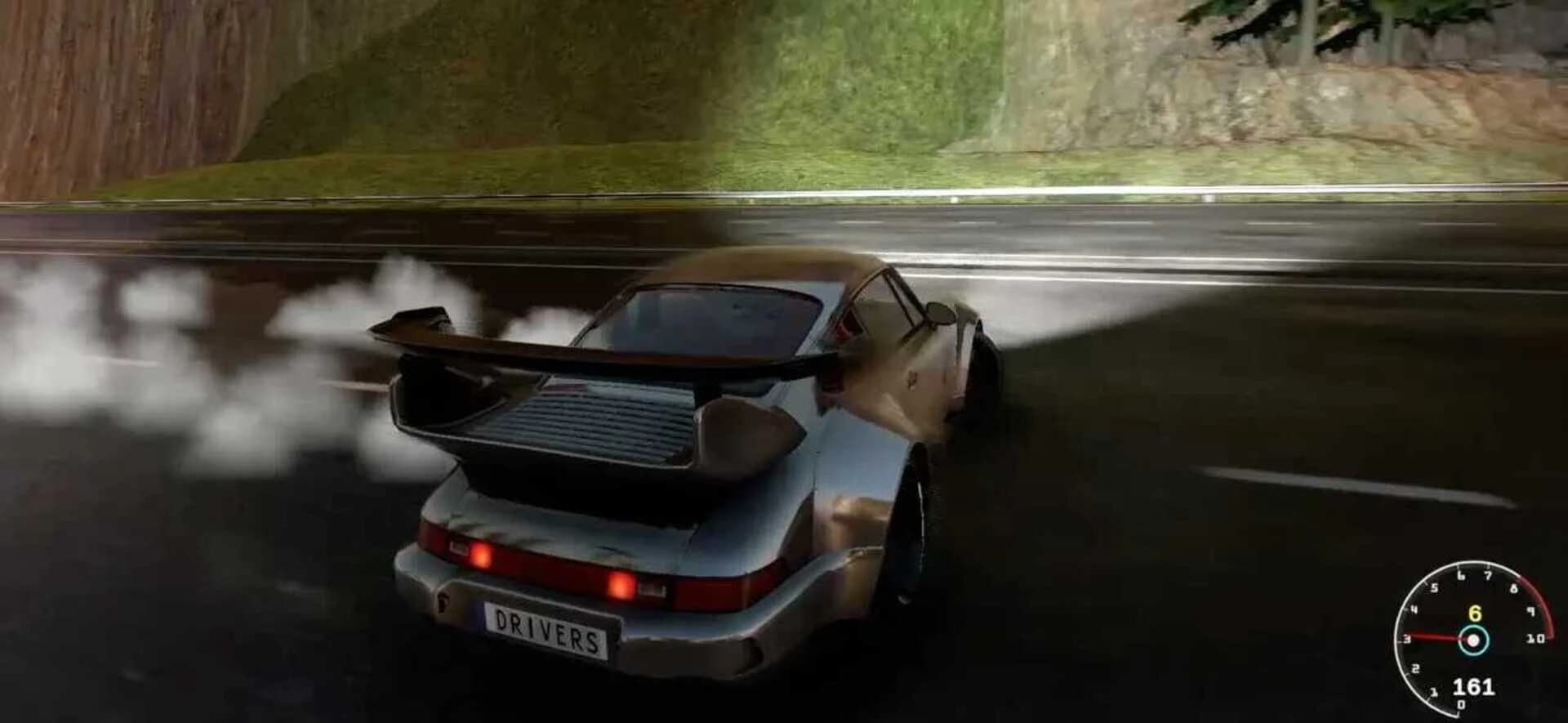
Task: Click the number 10 on the RPM dial
Action: [1536, 639]
